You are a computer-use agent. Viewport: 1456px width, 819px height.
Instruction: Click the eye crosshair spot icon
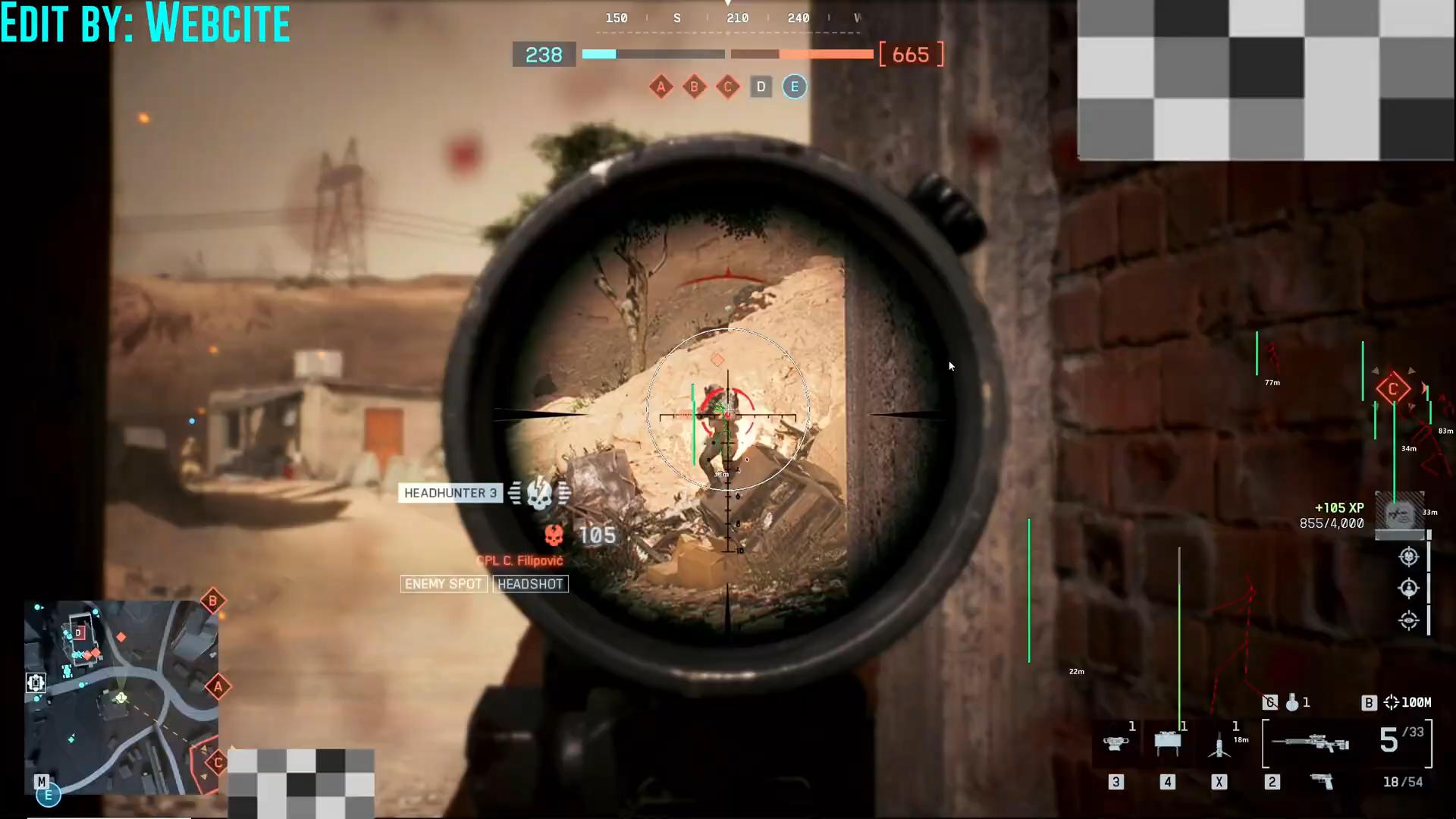click(x=1408, y=620)
